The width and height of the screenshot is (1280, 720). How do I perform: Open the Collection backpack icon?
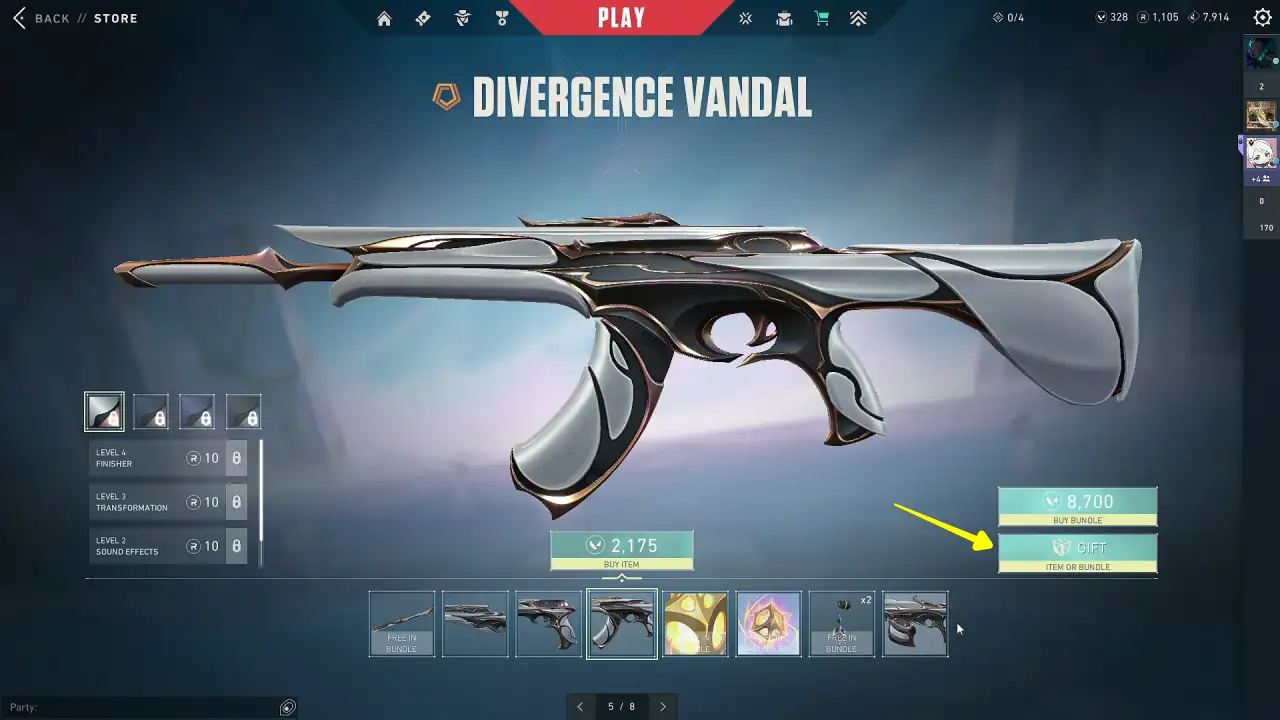(x=784, y=18)
